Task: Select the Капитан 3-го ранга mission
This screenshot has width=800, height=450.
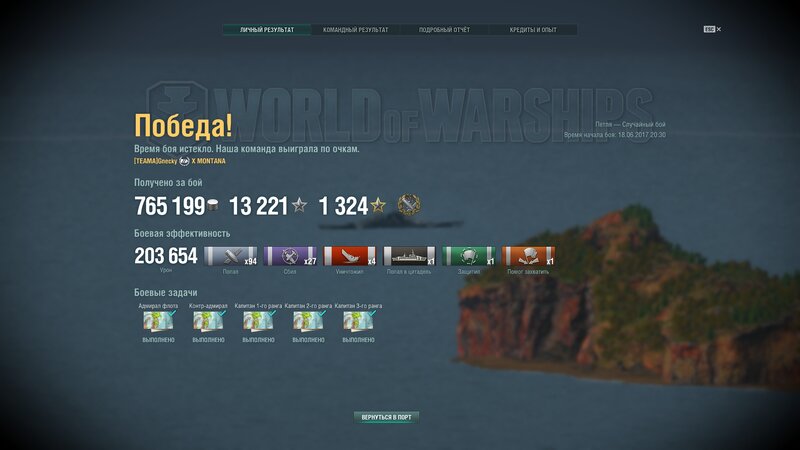Action: pos(358,322)
